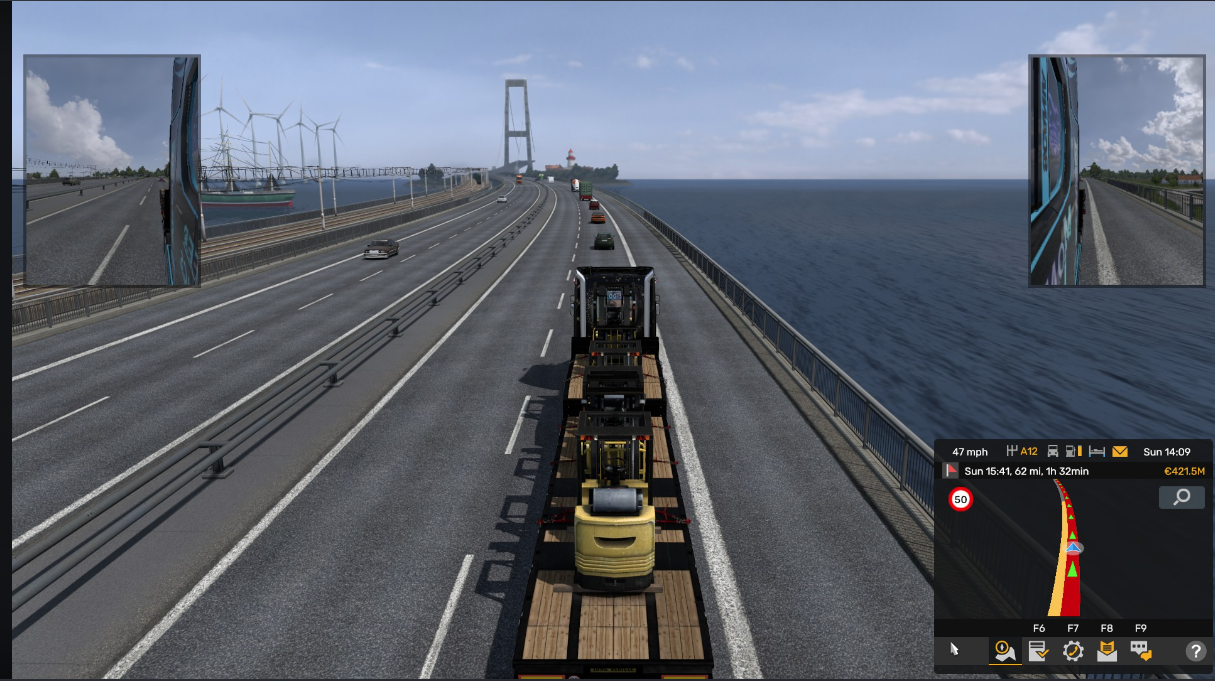The image size is (1215, 681).
Task: Click the truck damage indicator icon
Action: coord(1053,452)
